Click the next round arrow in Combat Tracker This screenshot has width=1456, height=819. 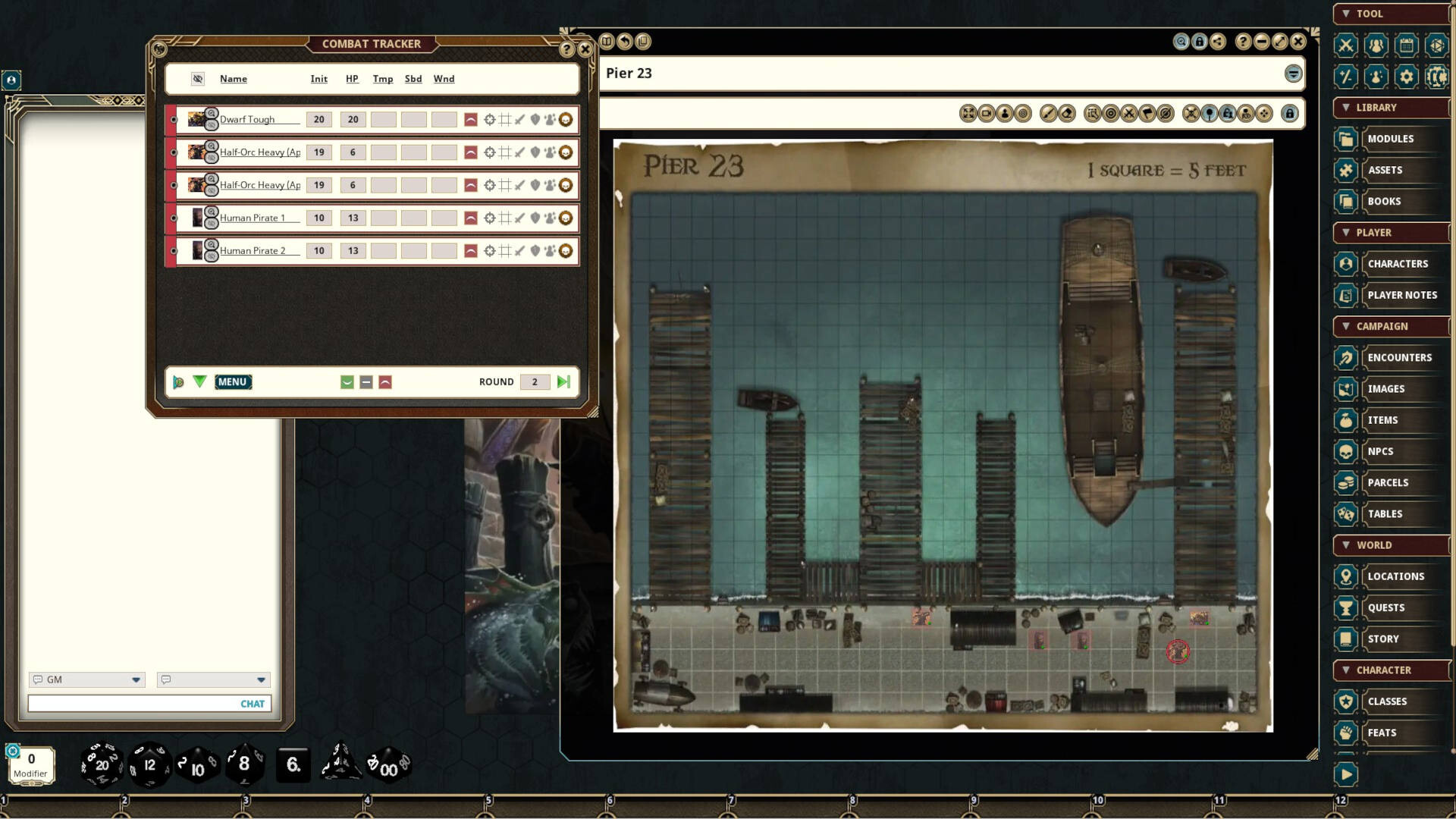tap(563, 381)
